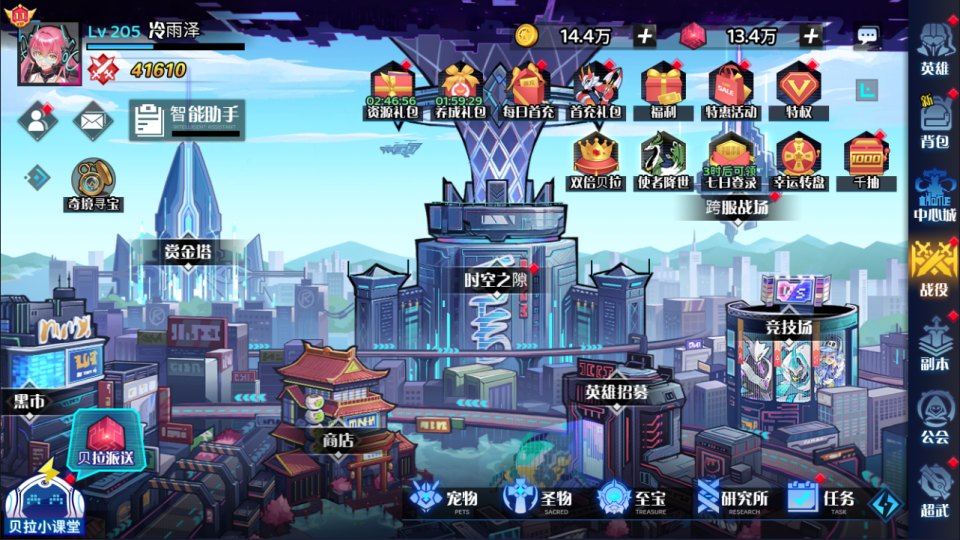Open the 智能助手 assistant panel
The height and width of the screenshot is (540, 960).
pos(187,120)
